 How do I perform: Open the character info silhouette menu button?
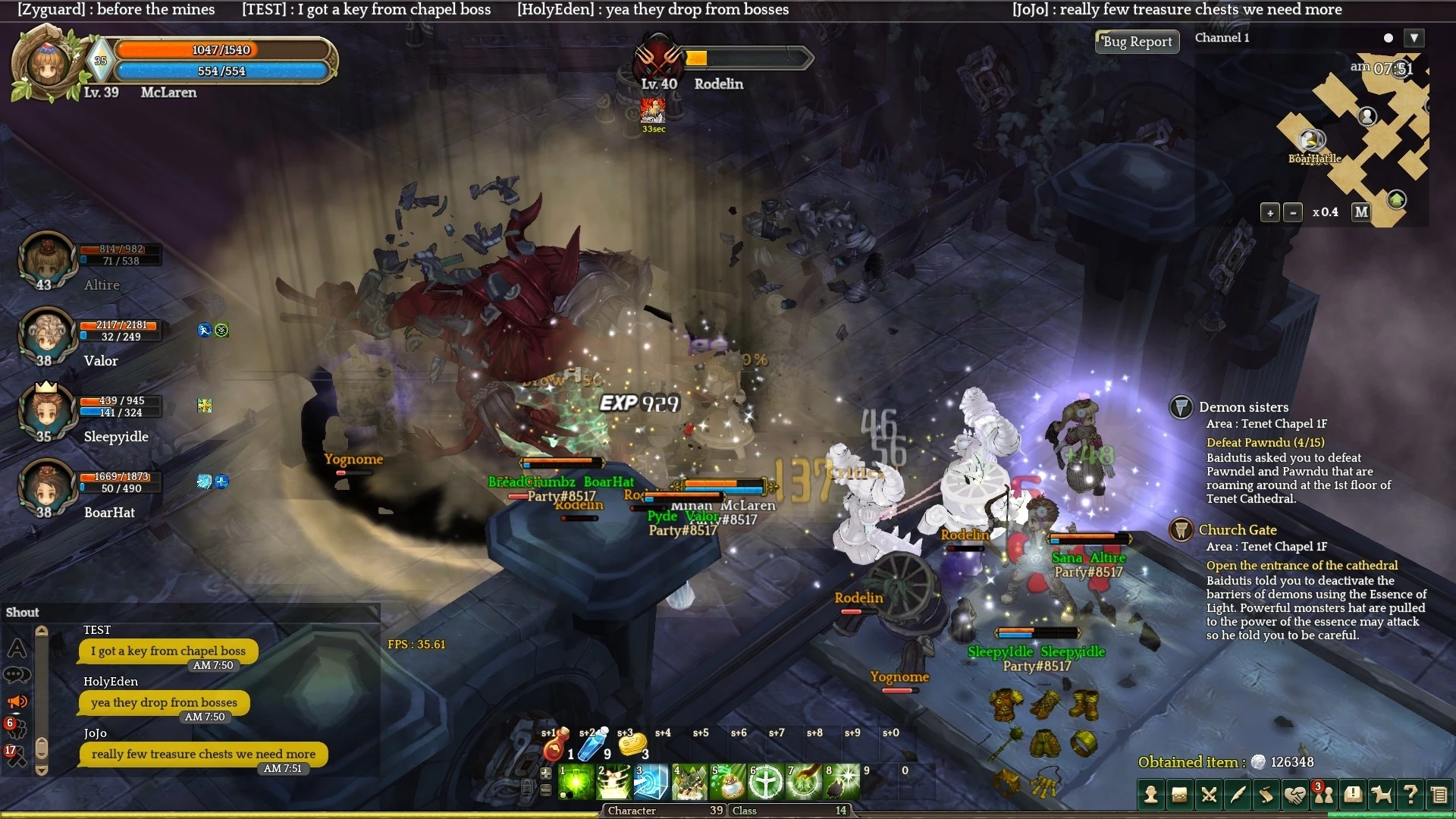pyautogui.click(x=1151, y=795)
